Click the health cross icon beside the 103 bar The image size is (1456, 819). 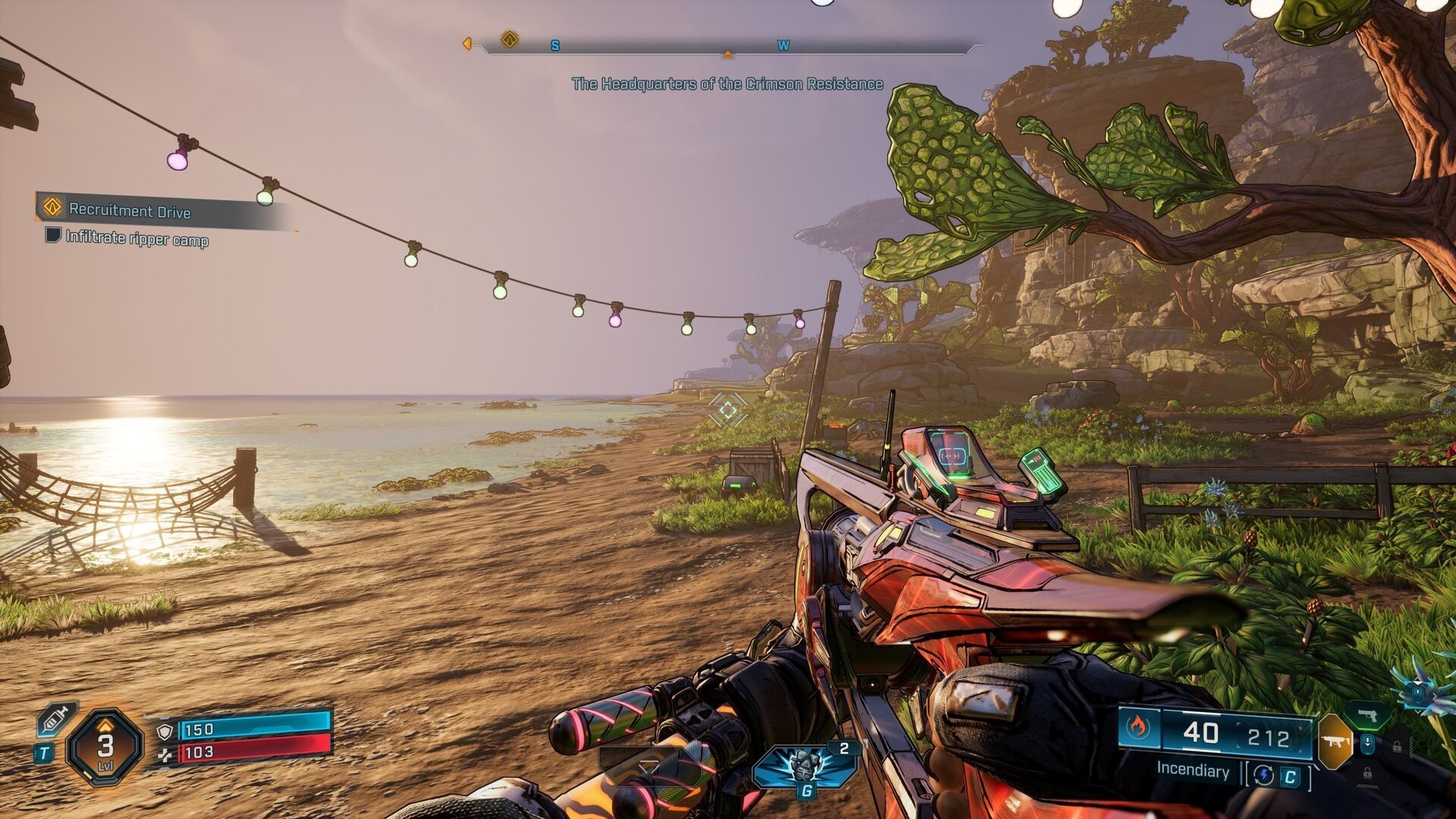[165, 755]
